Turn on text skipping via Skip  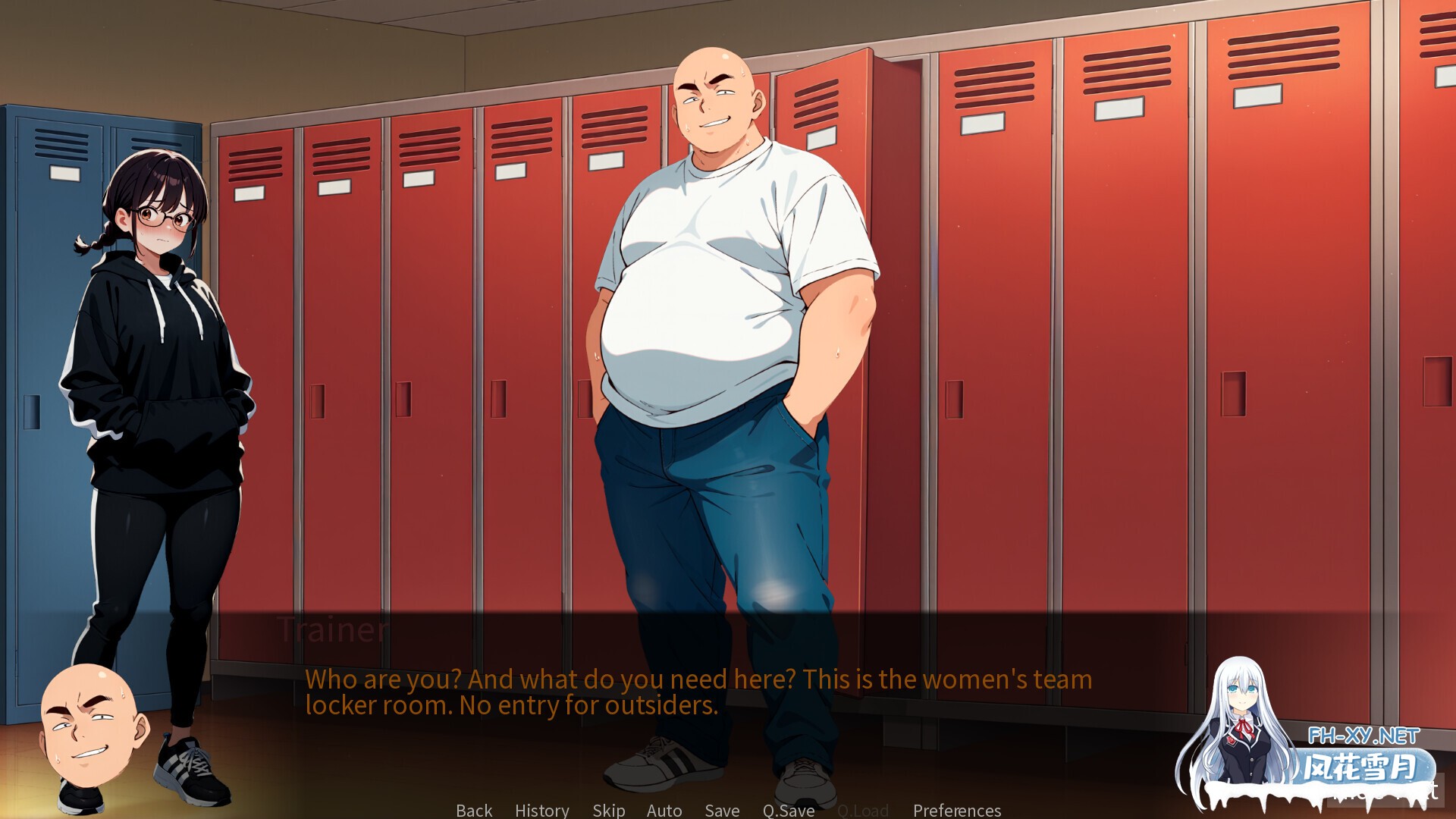click(609, 810)
